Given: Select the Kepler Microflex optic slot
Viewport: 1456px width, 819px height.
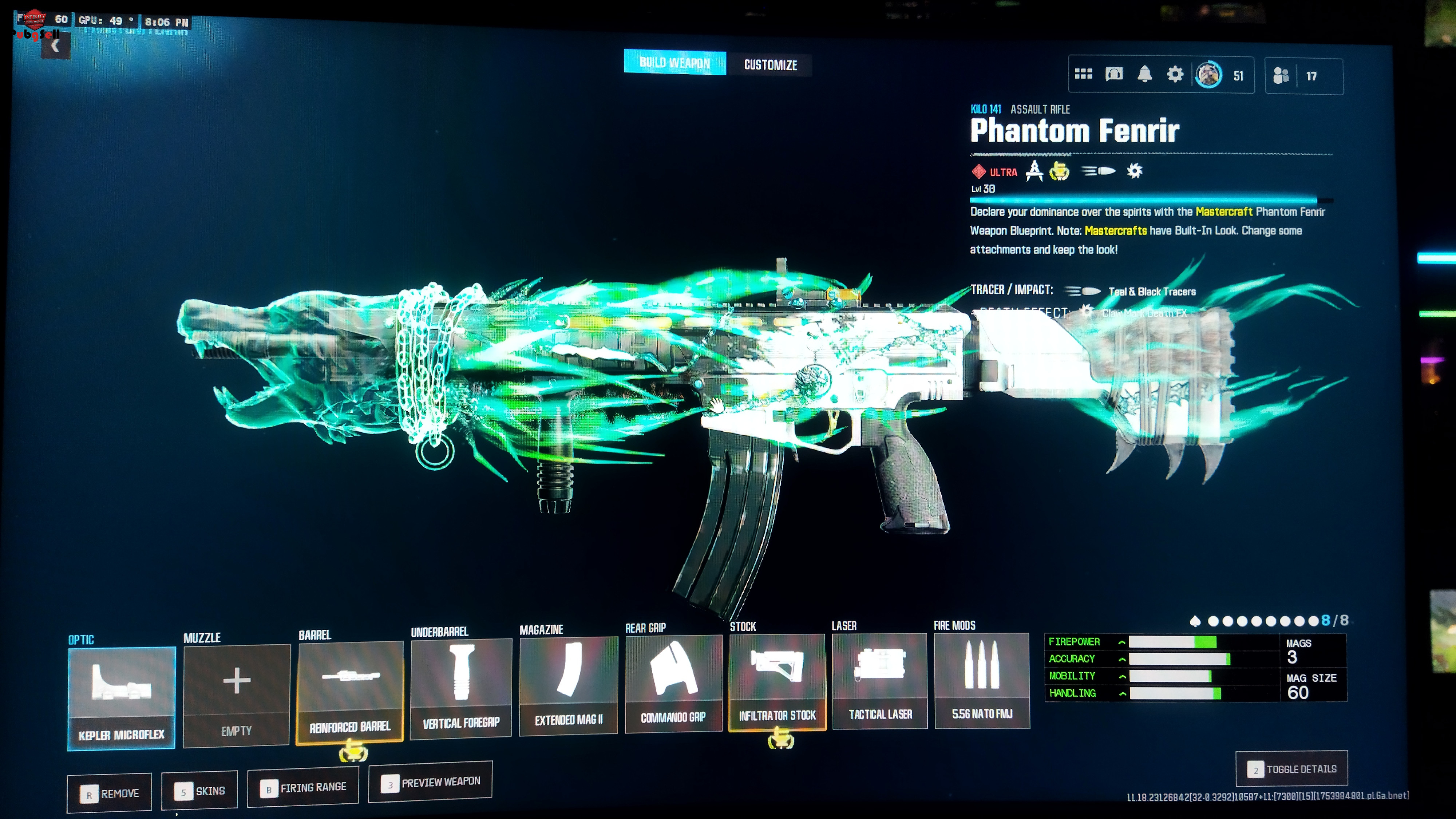Looking at the screenshot, I should click(121, 698).
